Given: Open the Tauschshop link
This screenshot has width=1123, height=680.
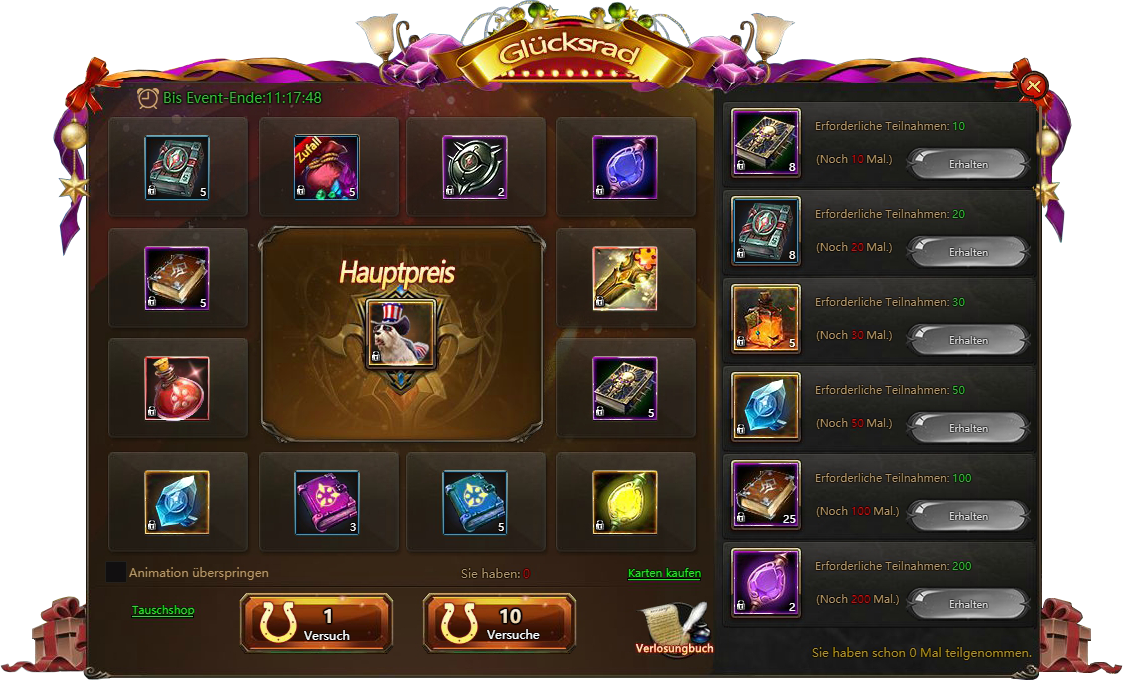Looking at the screenshot, I should [x=163, y=610].
